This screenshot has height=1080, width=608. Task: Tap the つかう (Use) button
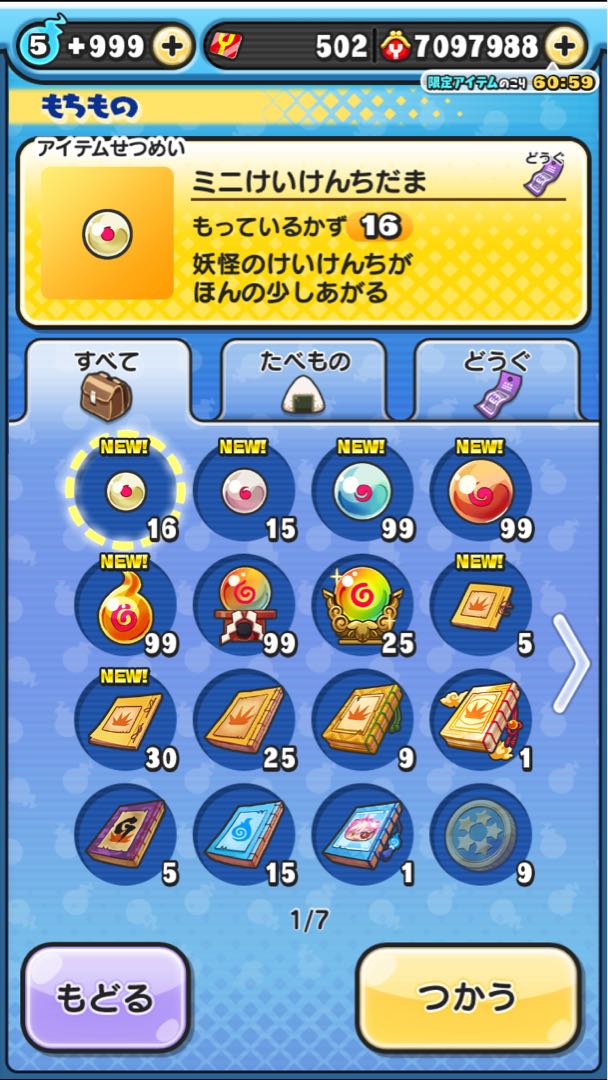[x=468, y=997]
